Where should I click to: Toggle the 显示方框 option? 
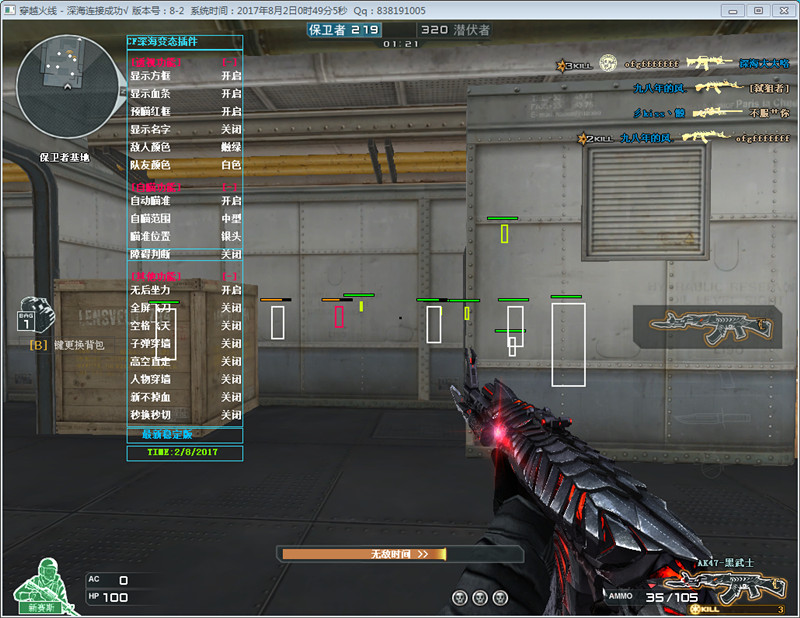[231, 75]
